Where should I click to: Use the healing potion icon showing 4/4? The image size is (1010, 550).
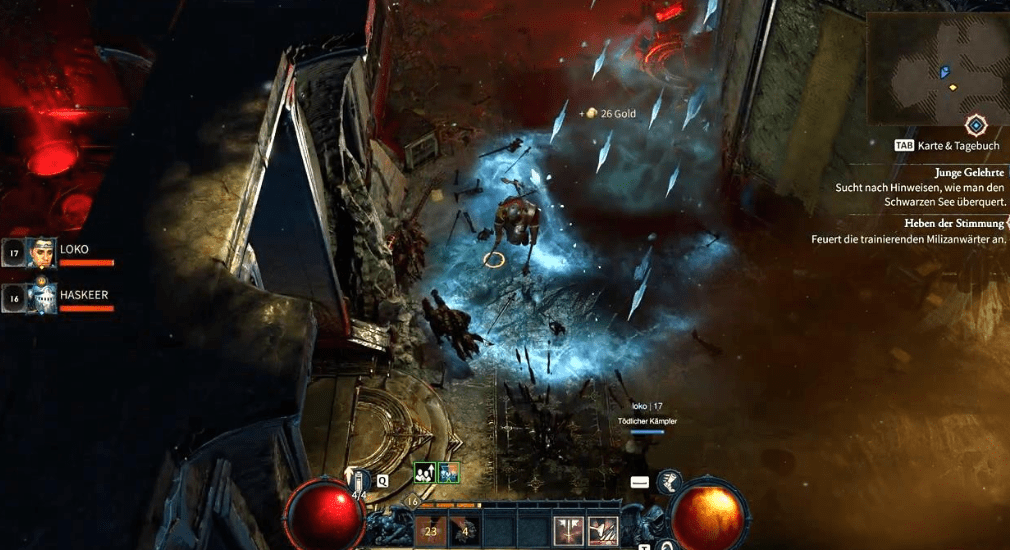click(359, 482)
